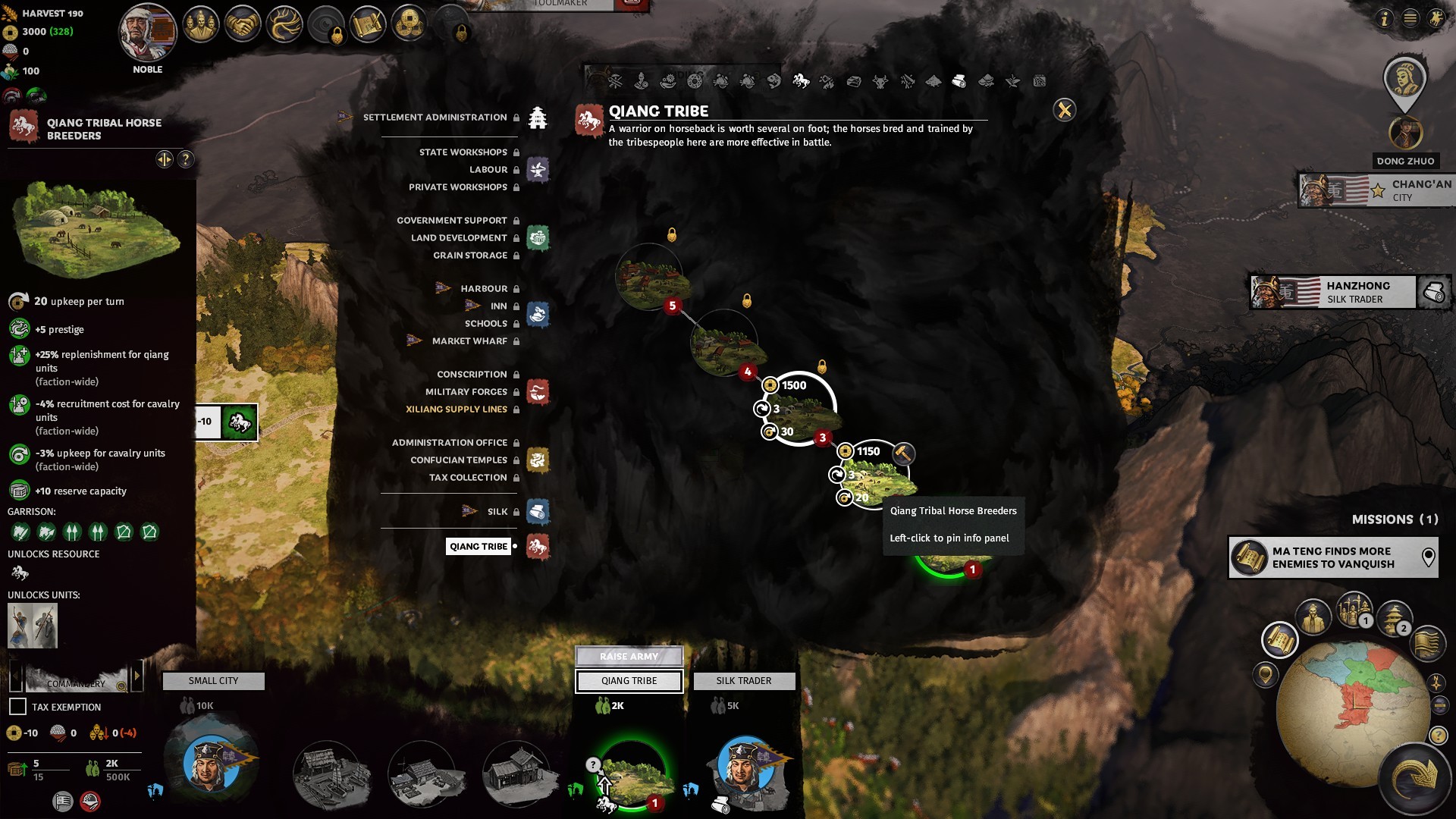The height and width of the screenshot is (819, 1456).
Task: Select the Hanzhong Silk Trader entry
Action: click(1332, 293)
